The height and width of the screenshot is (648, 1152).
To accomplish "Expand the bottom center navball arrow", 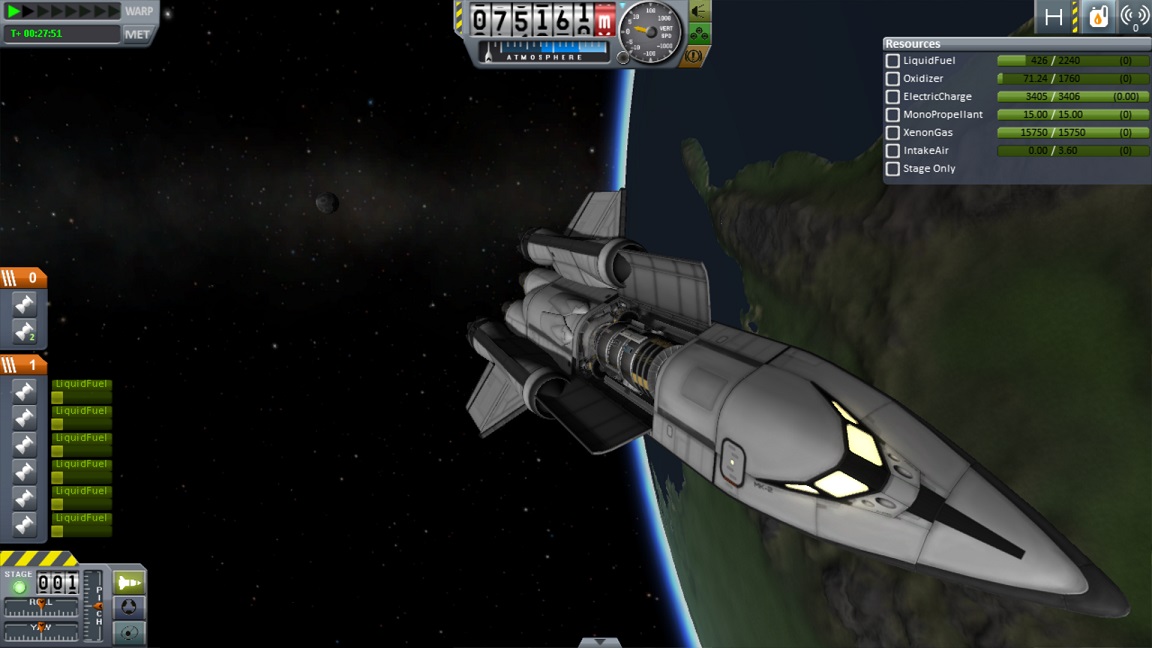I will click(x=599, y=642).
